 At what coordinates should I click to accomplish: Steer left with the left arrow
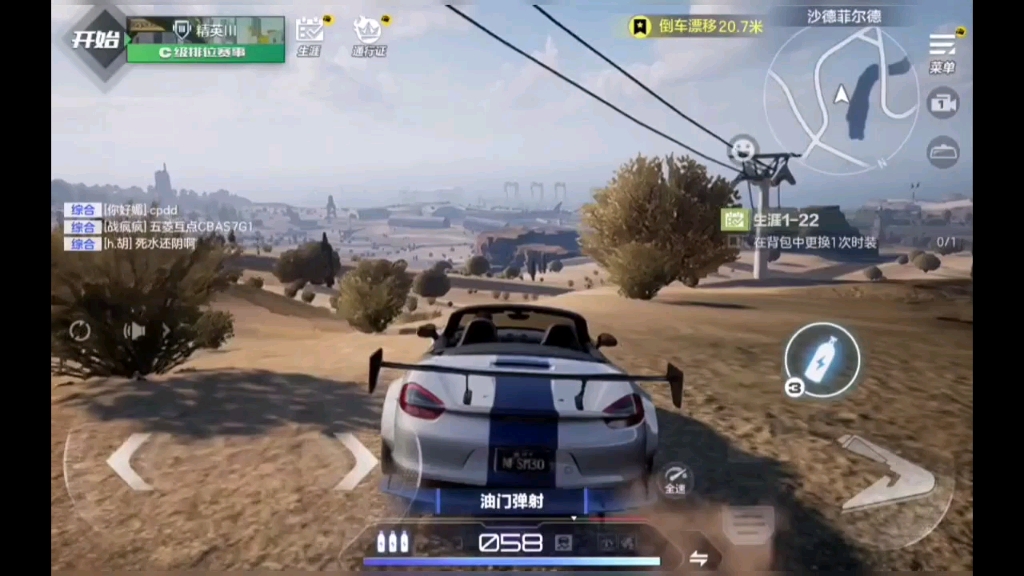(129, 461)
